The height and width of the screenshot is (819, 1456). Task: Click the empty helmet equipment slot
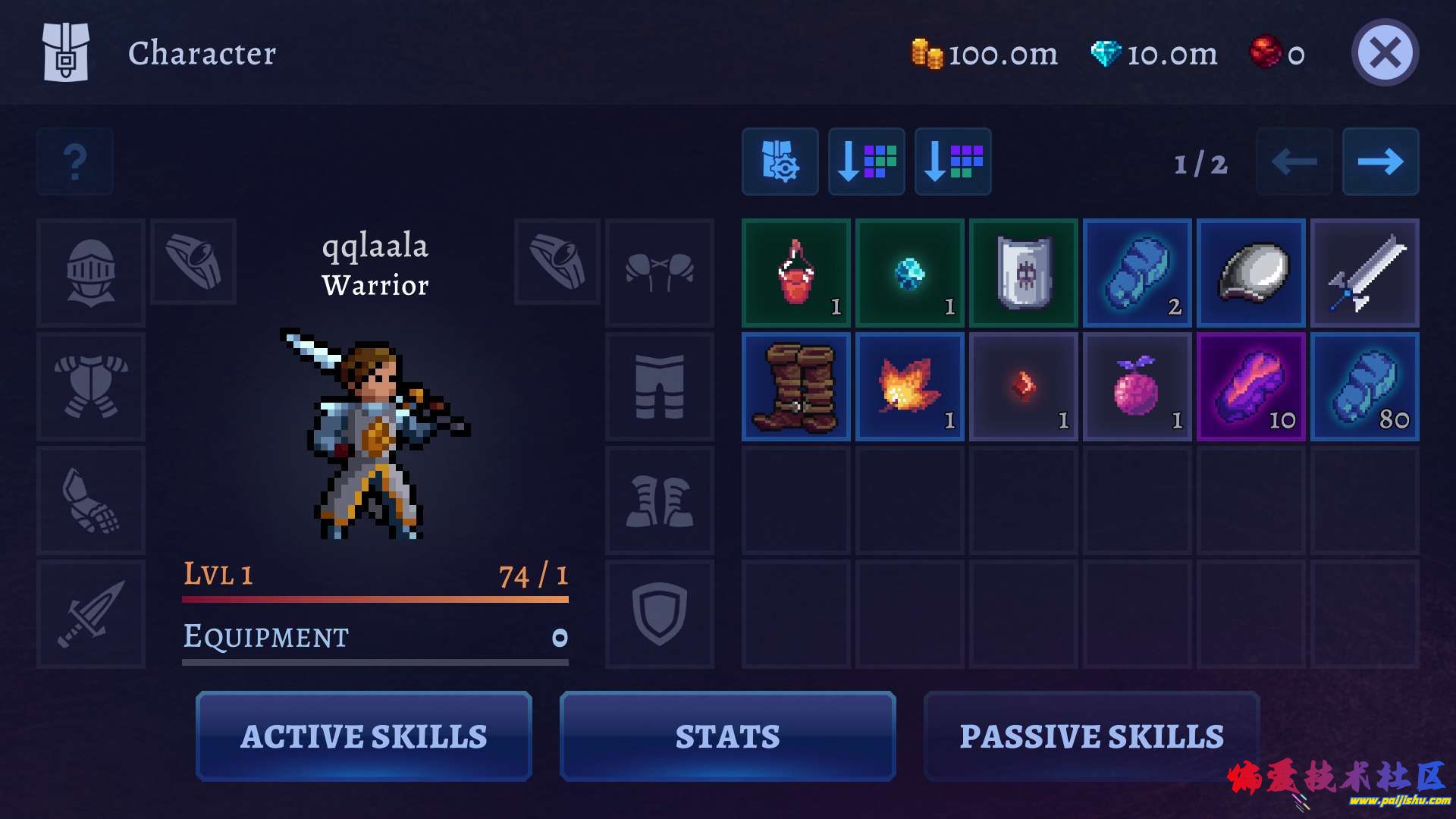pyautogui.click(x=91, y=273)
